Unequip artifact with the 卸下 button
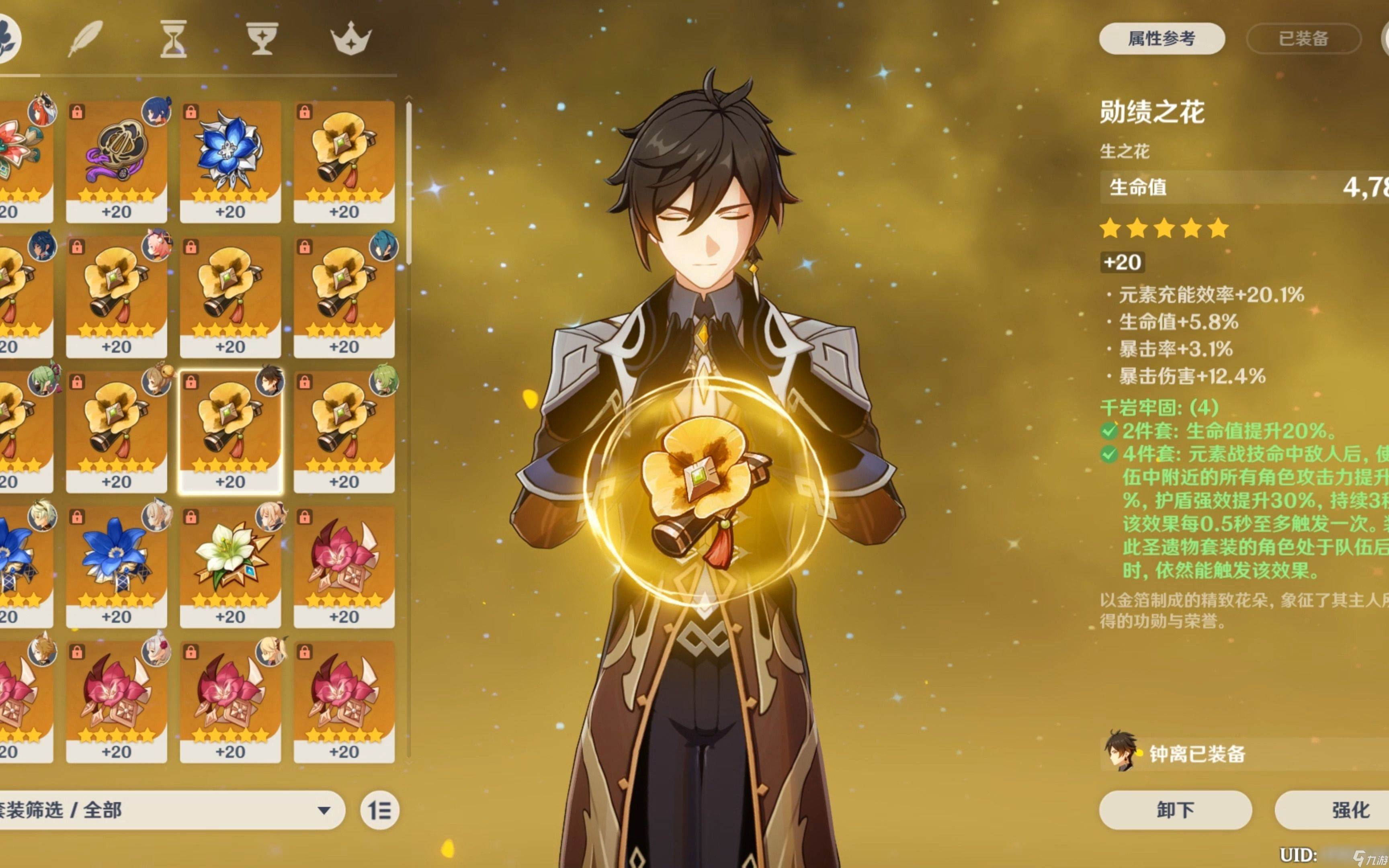 point(1175,809)
